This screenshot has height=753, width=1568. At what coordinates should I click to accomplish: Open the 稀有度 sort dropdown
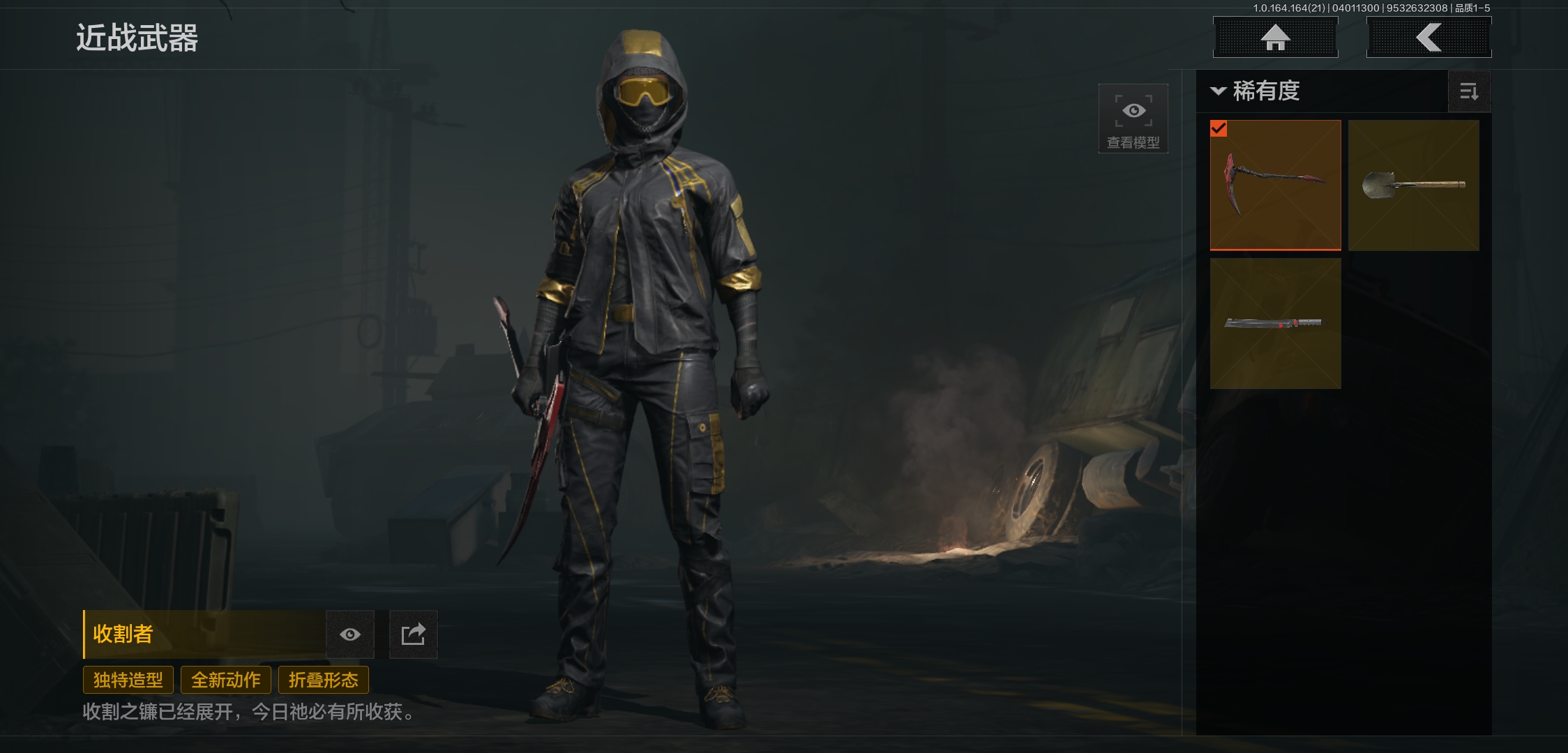coord(1256,91)
